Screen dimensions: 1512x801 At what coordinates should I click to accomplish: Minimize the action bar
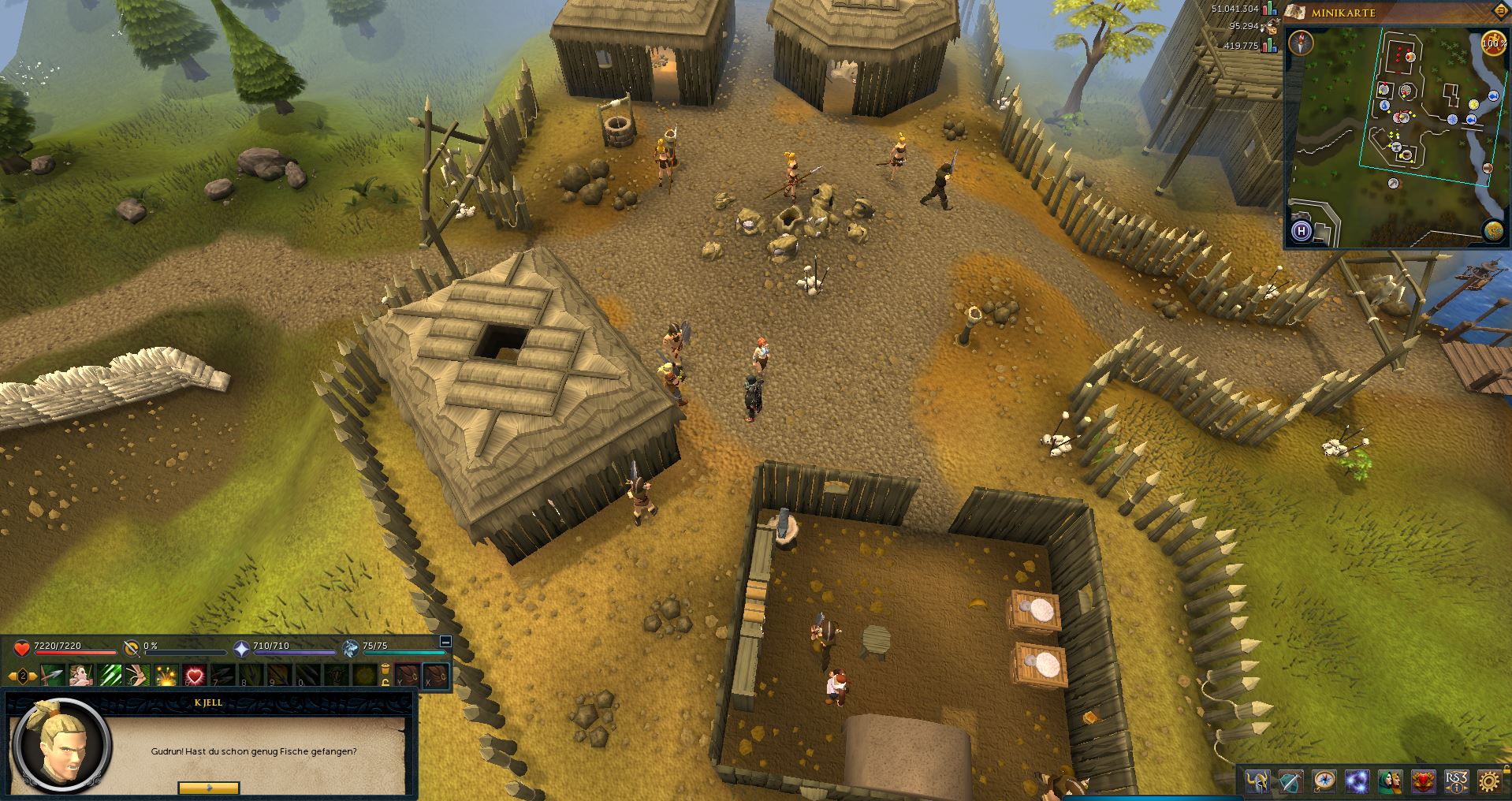[445, 642]
